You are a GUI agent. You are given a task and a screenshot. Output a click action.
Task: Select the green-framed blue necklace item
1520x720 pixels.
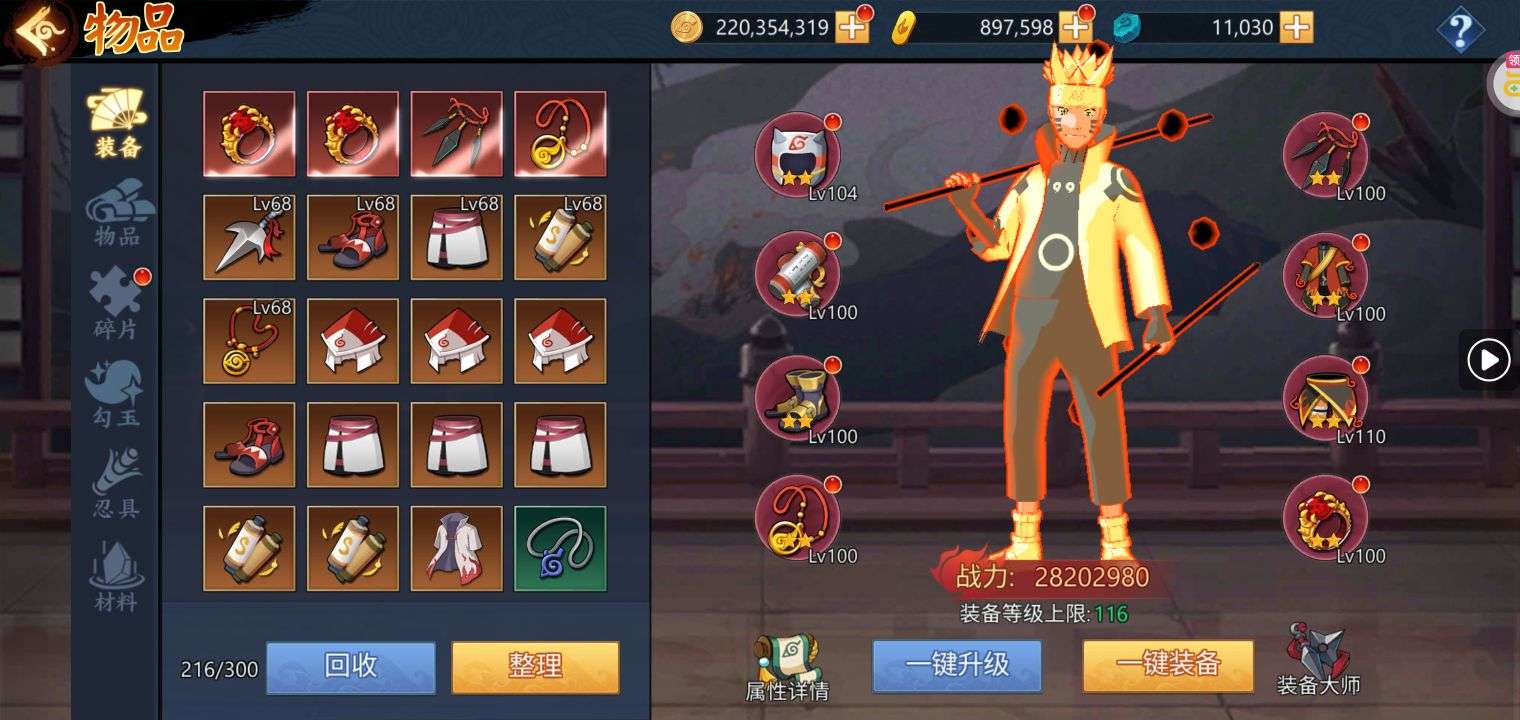point(560,548)
